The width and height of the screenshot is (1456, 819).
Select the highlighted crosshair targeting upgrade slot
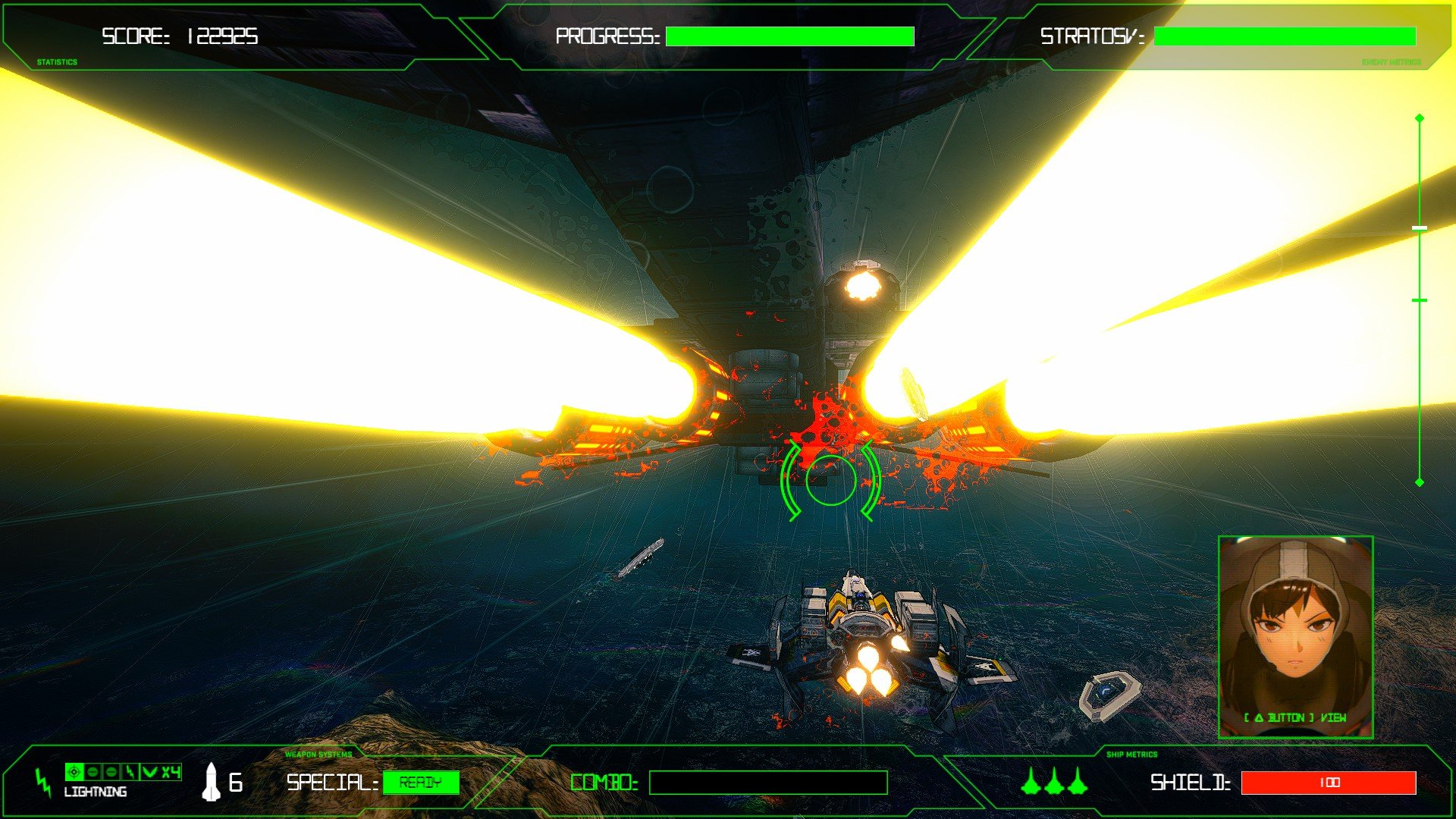point(74,772)
